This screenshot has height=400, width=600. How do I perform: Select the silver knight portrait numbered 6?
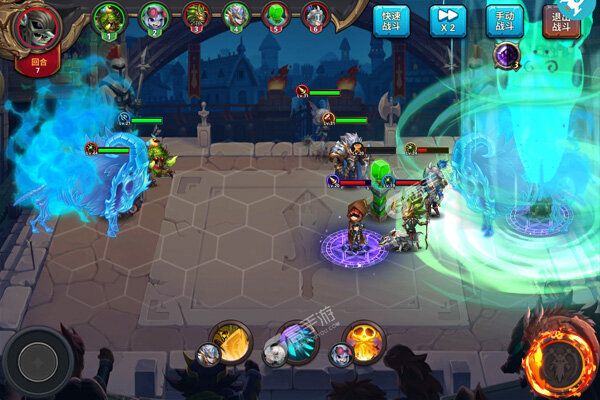point(316,17)
